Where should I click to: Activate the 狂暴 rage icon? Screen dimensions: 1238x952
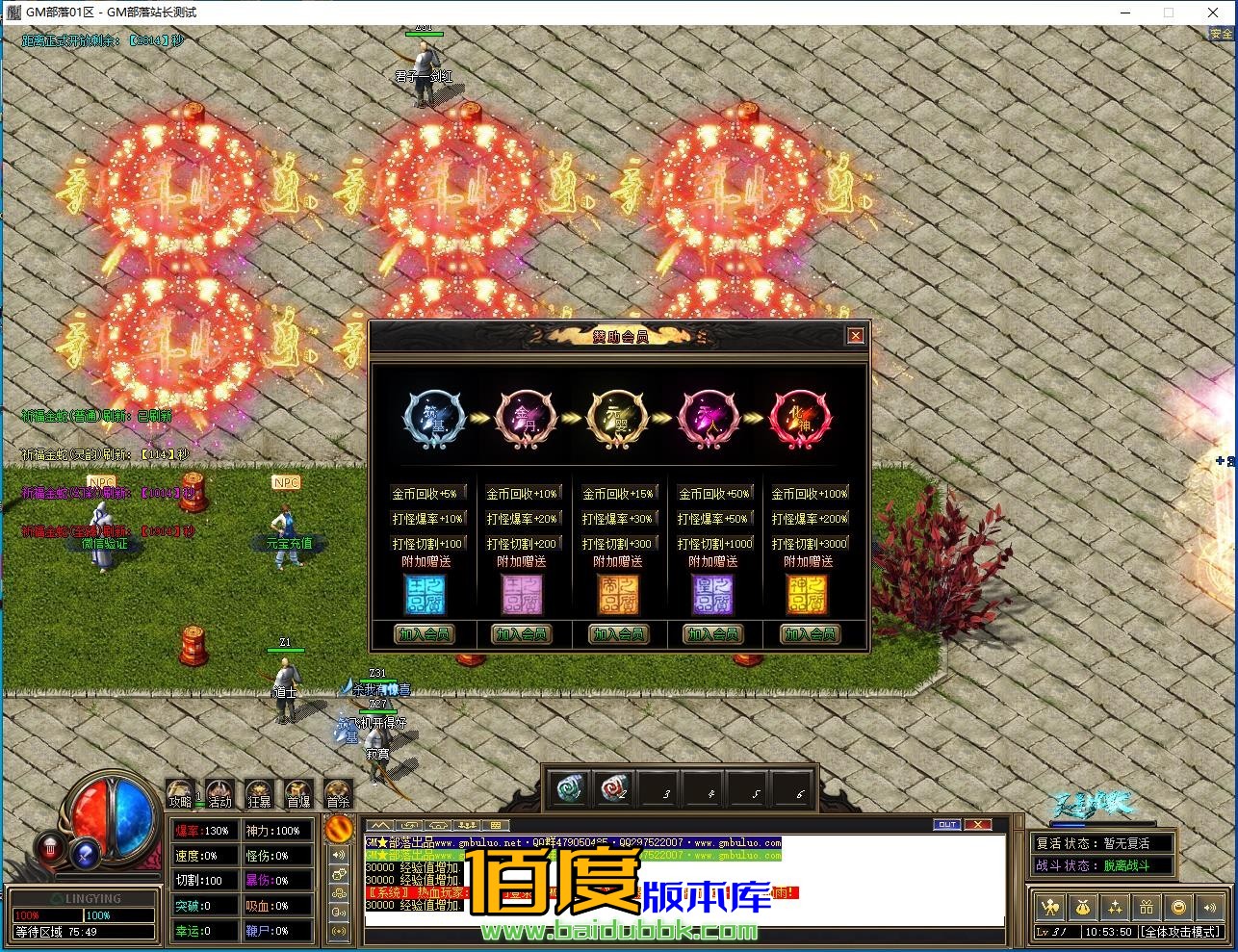click(258, 791)
